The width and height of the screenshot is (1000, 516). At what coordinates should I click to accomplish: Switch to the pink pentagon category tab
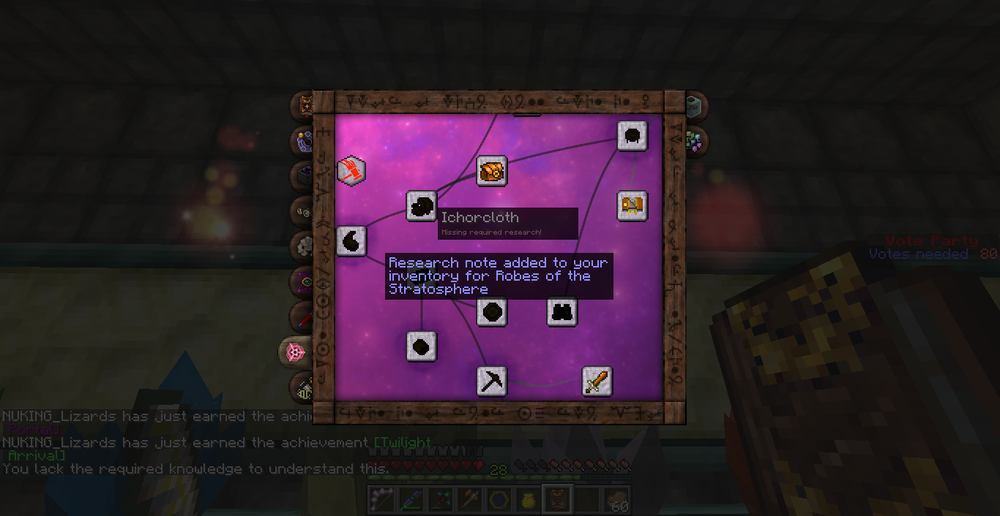click(x=295, y=352)
